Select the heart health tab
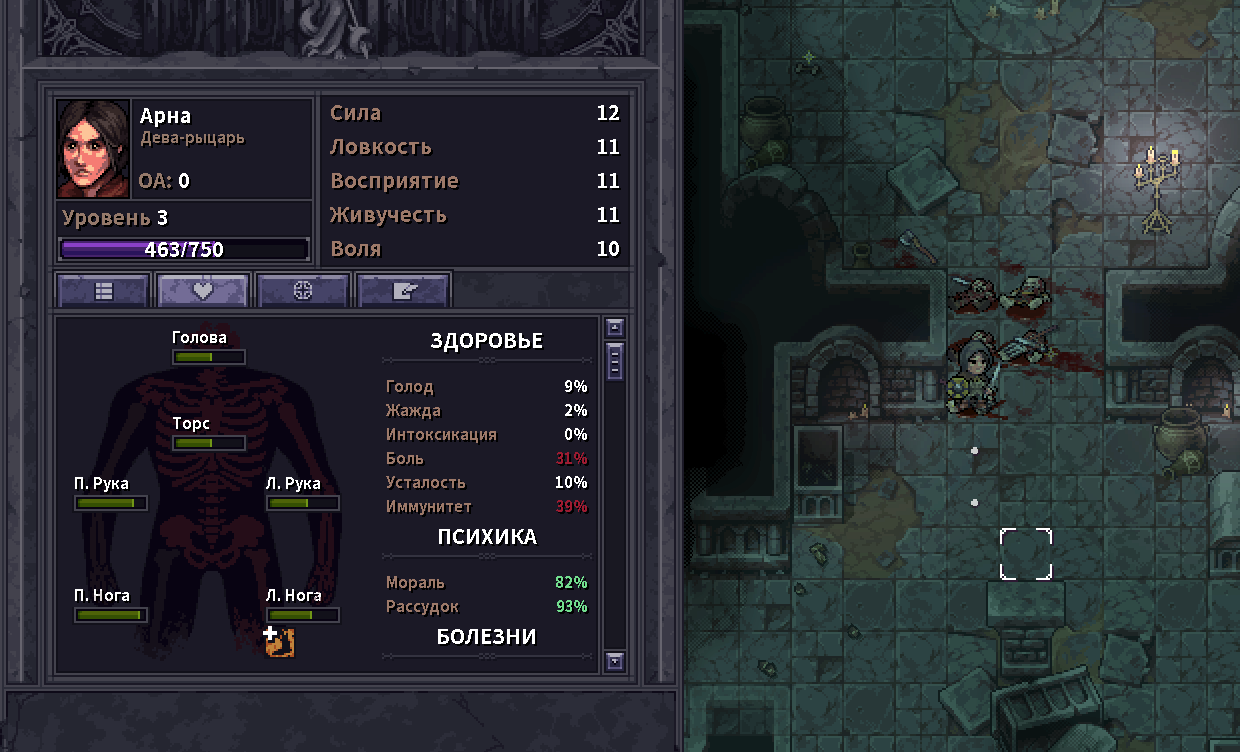 203,291
